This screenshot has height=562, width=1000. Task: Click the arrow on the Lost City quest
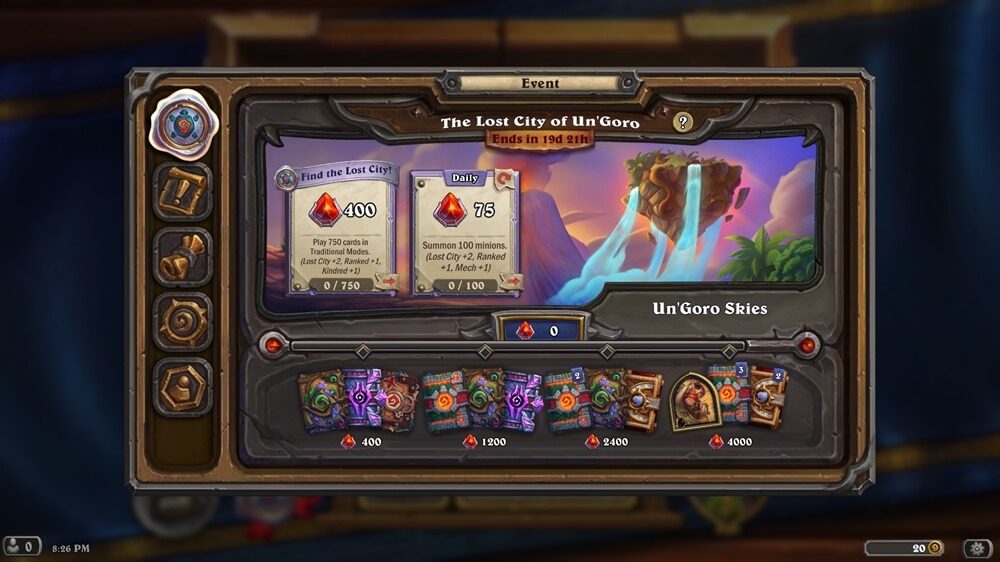387,282
